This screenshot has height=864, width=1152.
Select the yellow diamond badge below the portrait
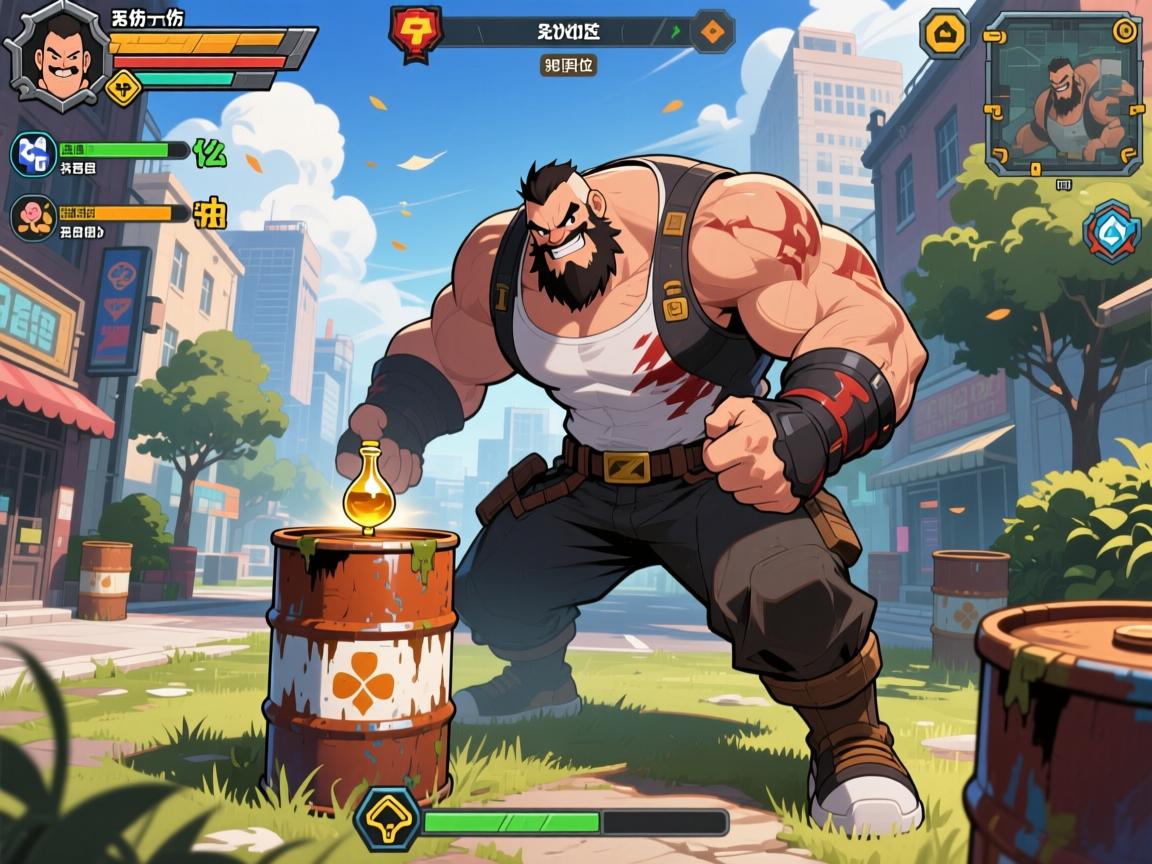[121, 88]
